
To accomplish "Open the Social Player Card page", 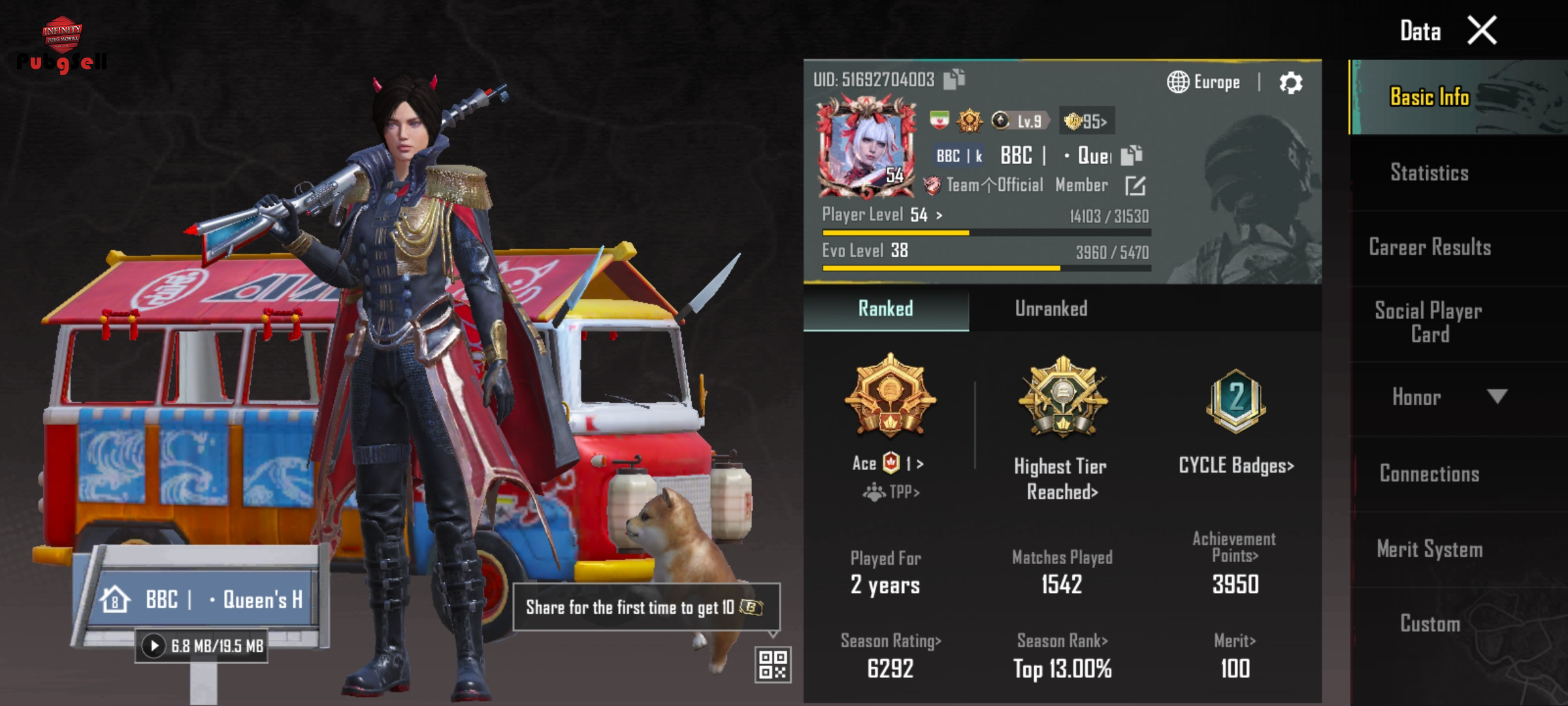I will (x=1429, y=322).
